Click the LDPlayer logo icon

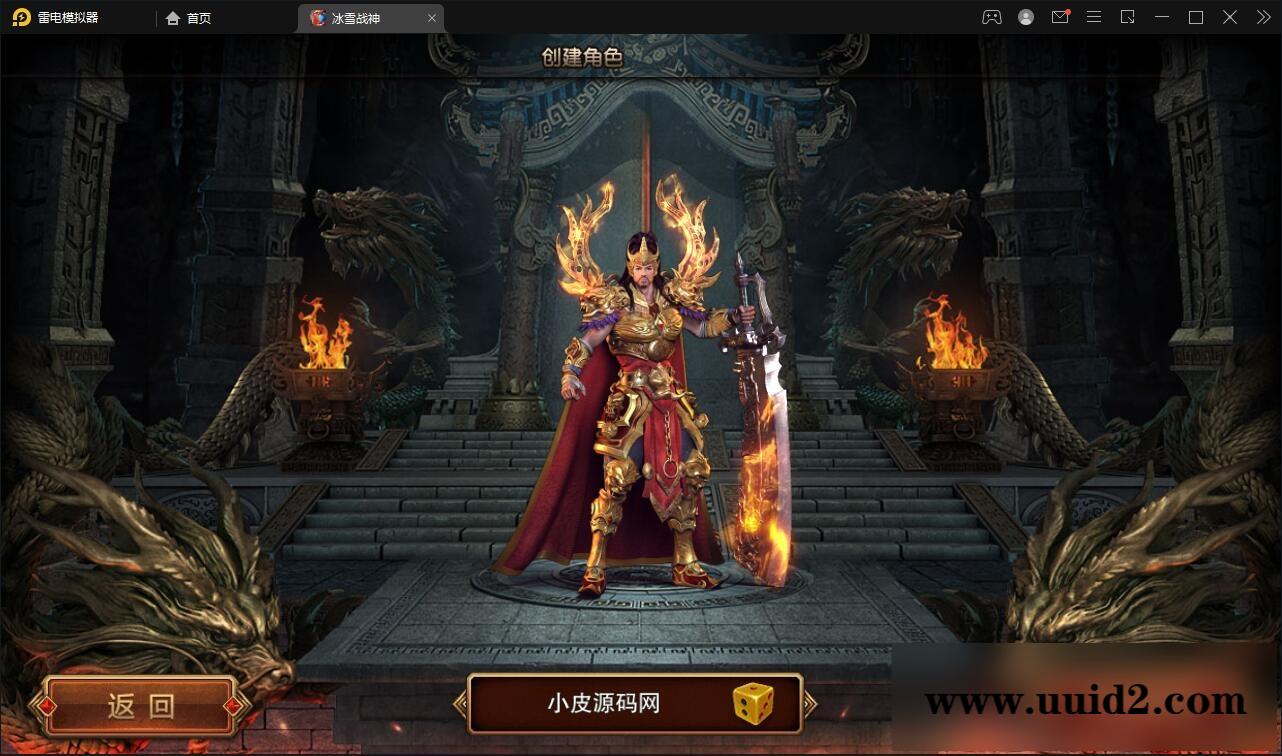[x=20, y=17]
